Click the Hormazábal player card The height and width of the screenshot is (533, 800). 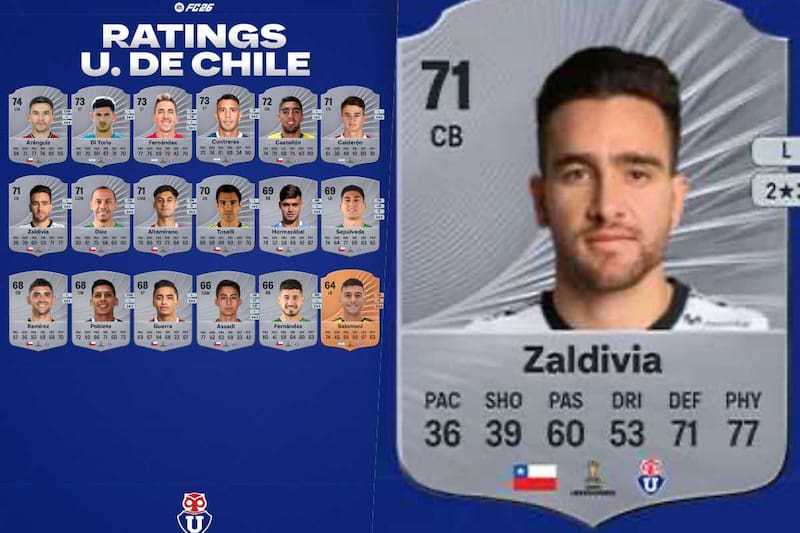tap(289, 215)
